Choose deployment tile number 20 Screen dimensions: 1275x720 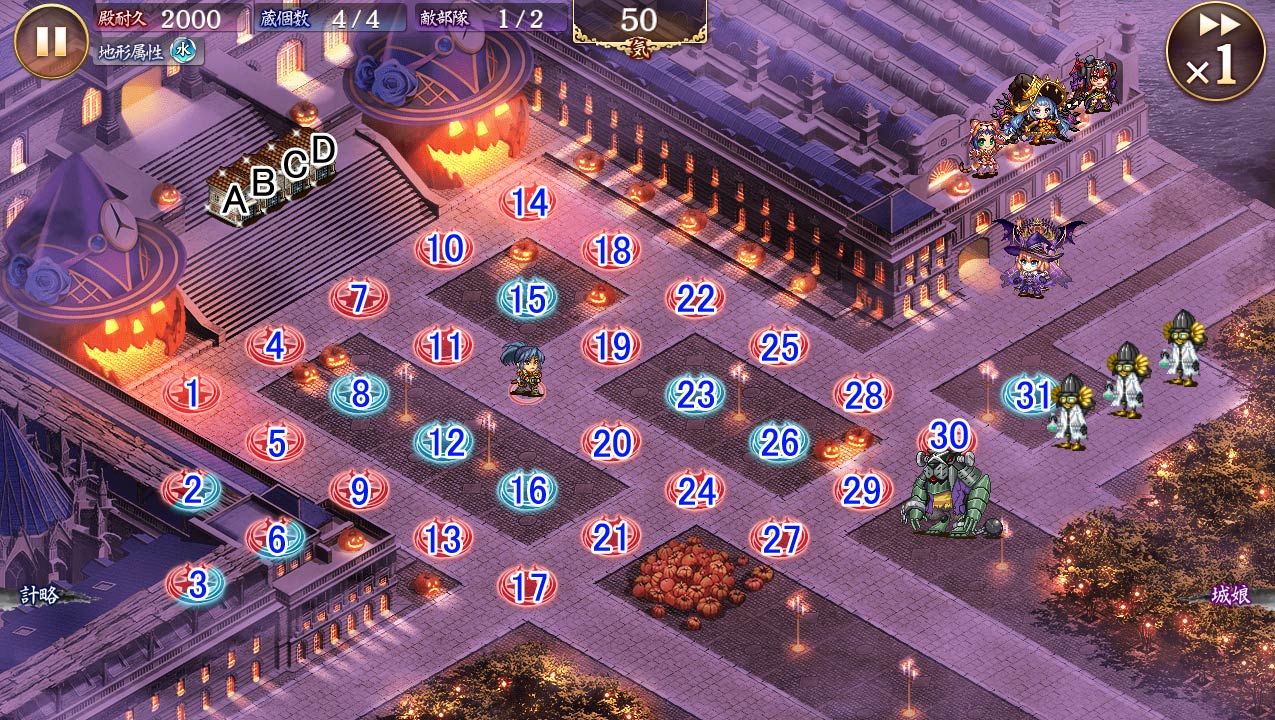coord(611,442)
